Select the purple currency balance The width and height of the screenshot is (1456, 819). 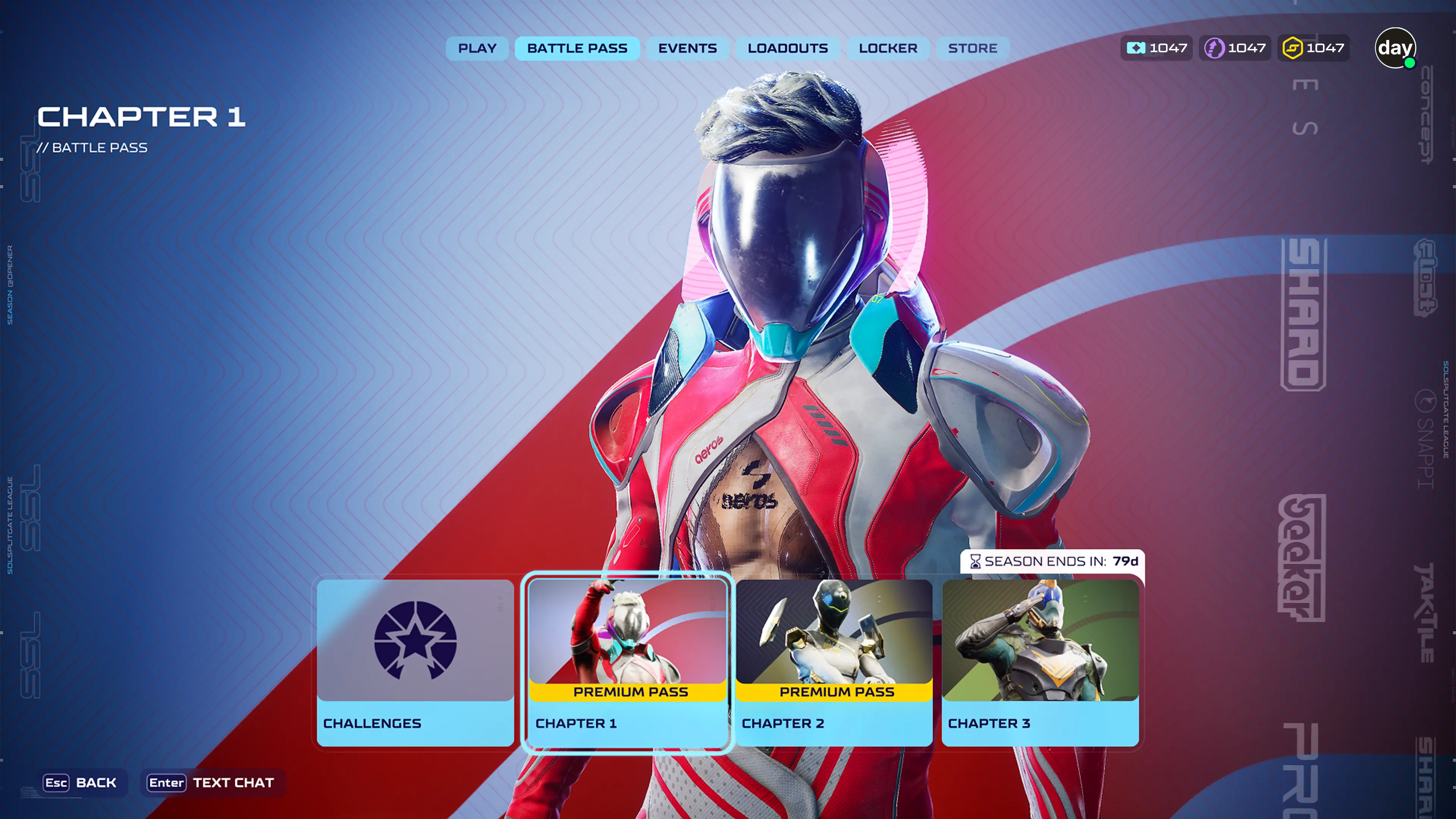pyautogui.click(x=1235, y=48)
